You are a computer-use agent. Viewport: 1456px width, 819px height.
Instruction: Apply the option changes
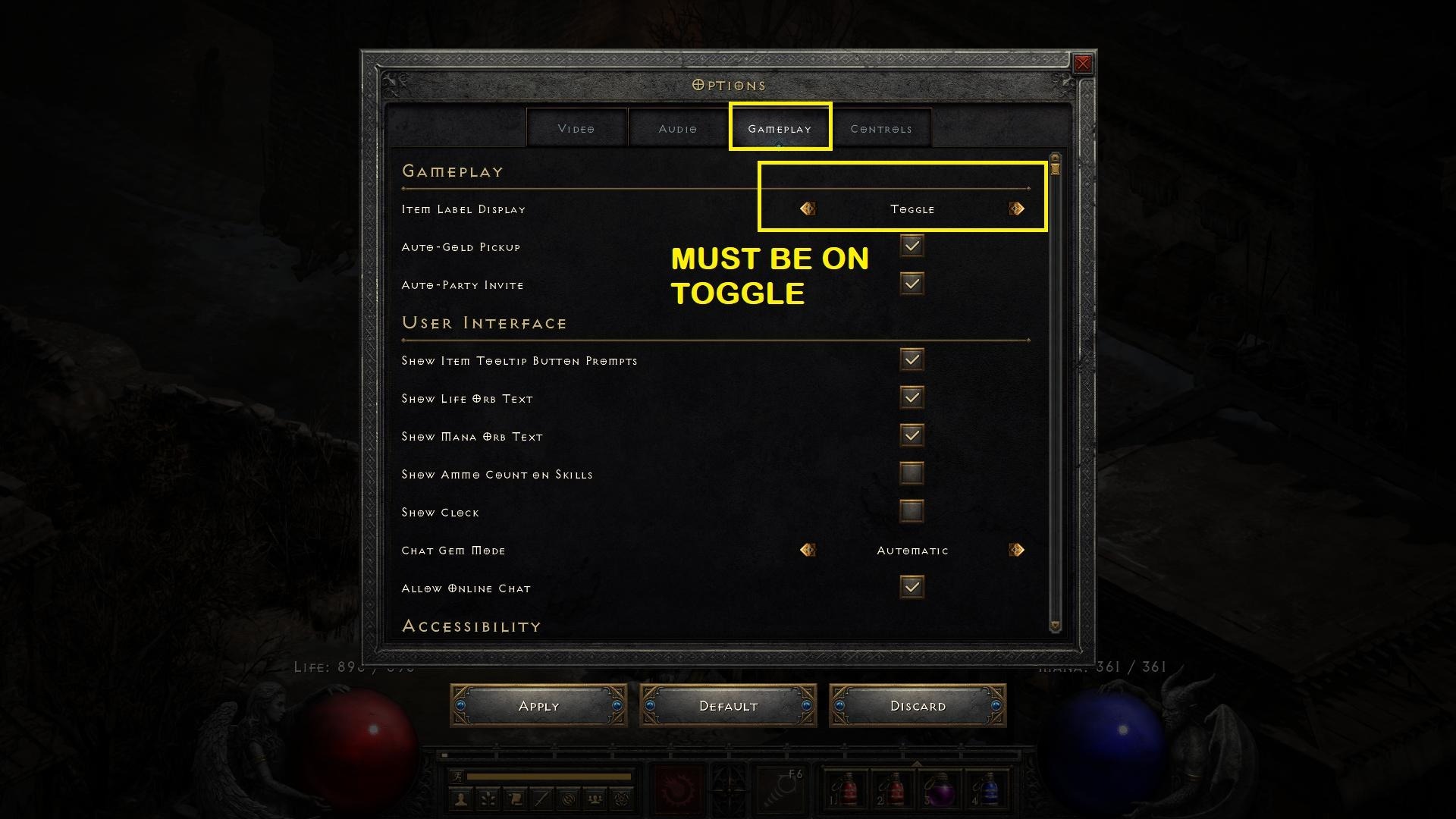coord(538,706)
